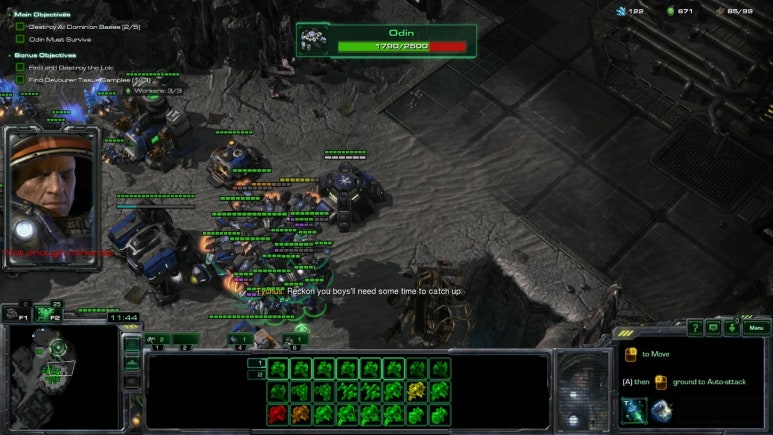Activate the stim pack syringe ability
This screenshot has width=773, height=435.
point(632,409)
